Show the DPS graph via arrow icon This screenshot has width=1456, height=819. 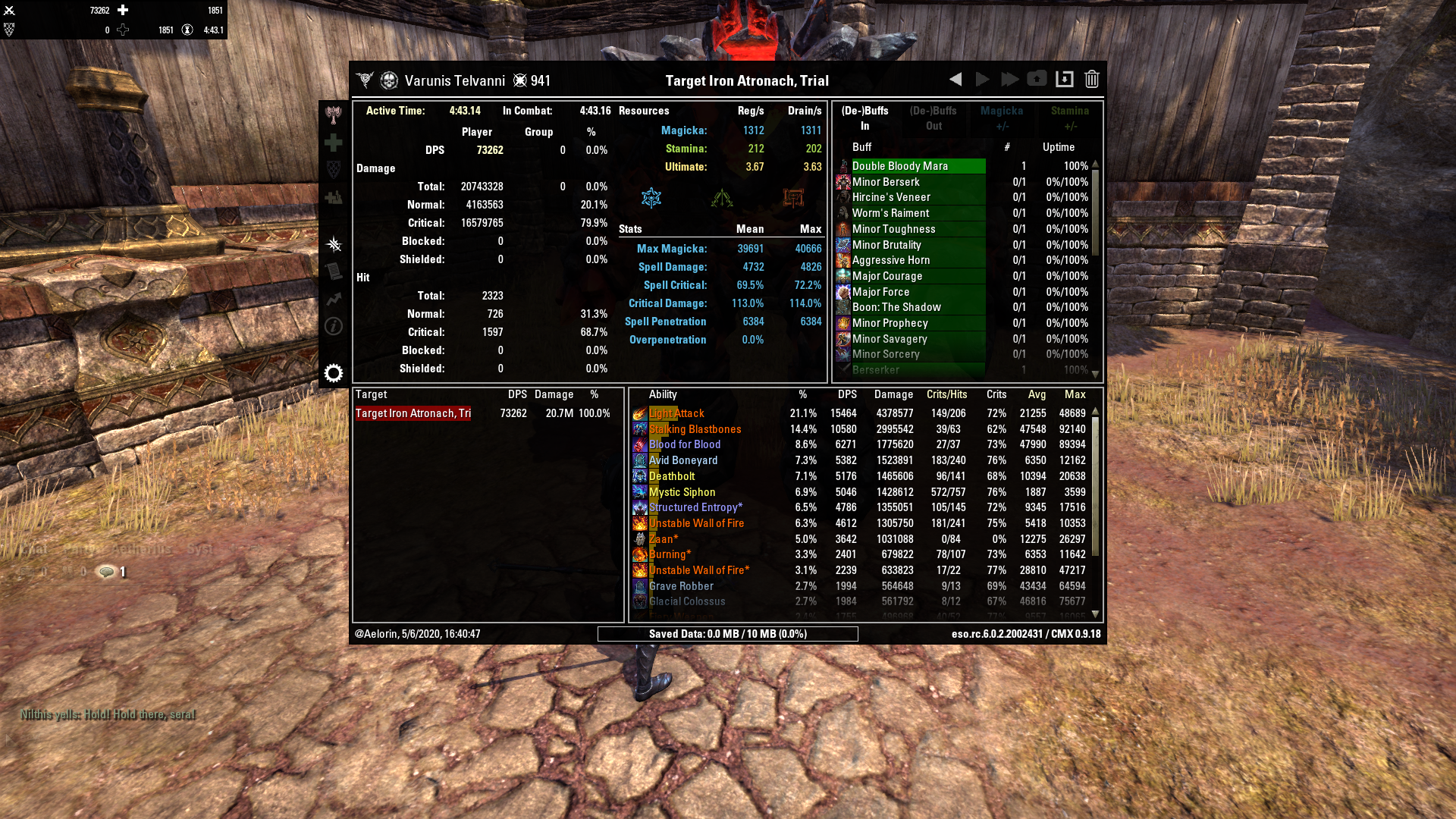[334, 299]
